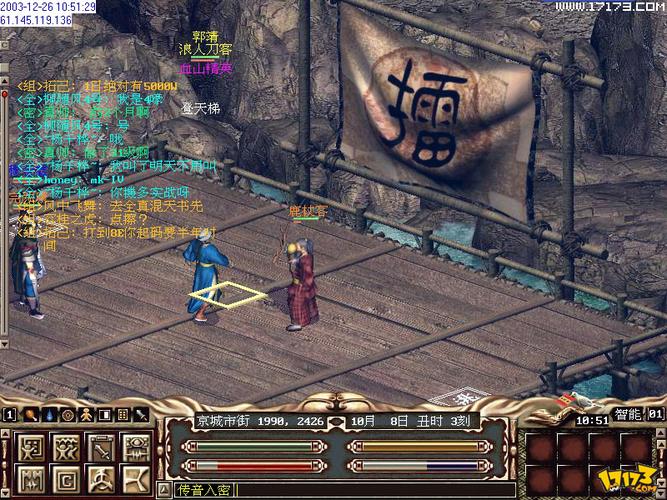Toggle the 智能 mode button

(626, 413)
